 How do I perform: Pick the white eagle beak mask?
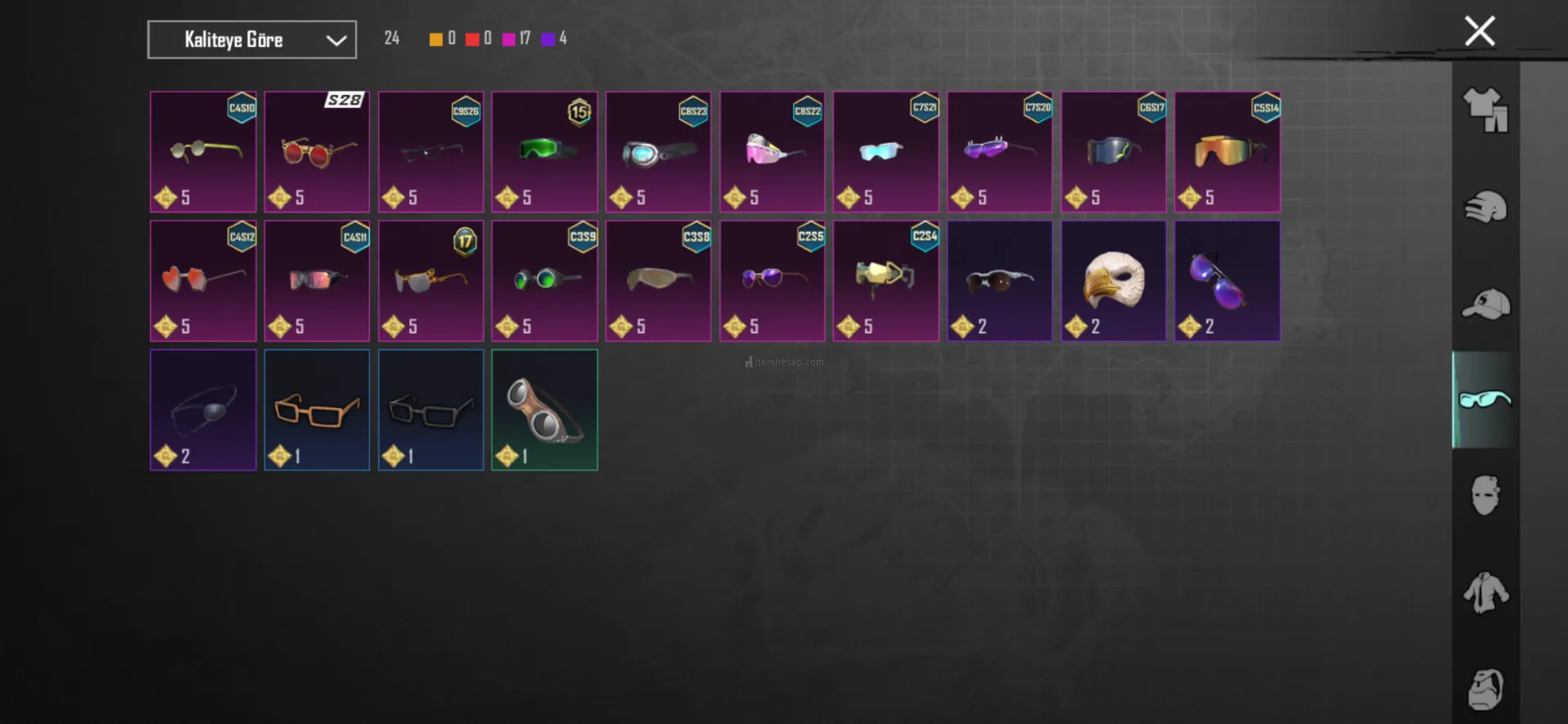[1113, 281]
